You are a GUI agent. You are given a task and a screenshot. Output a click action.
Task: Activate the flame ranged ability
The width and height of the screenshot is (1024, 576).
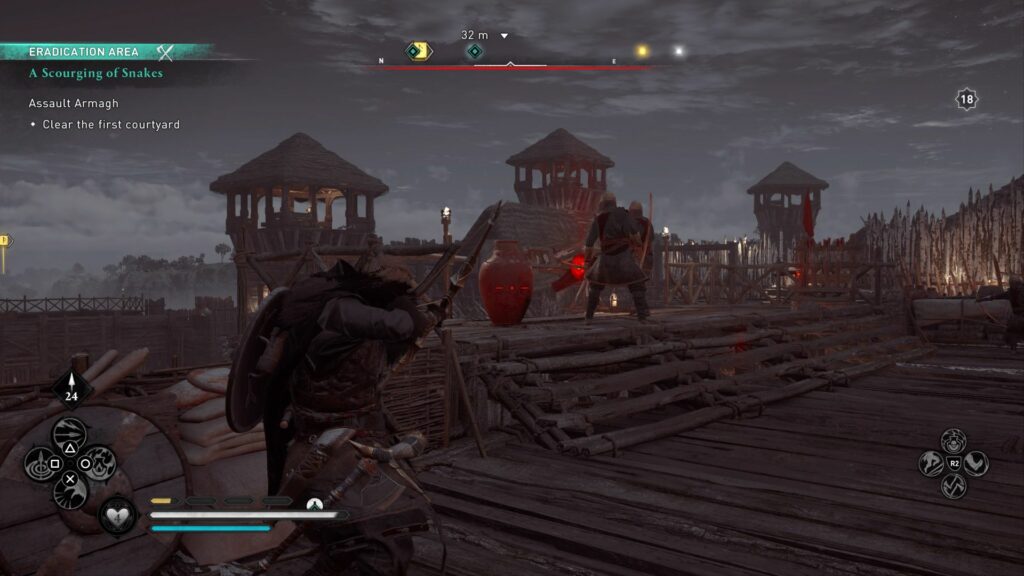(x=98, y=463)
